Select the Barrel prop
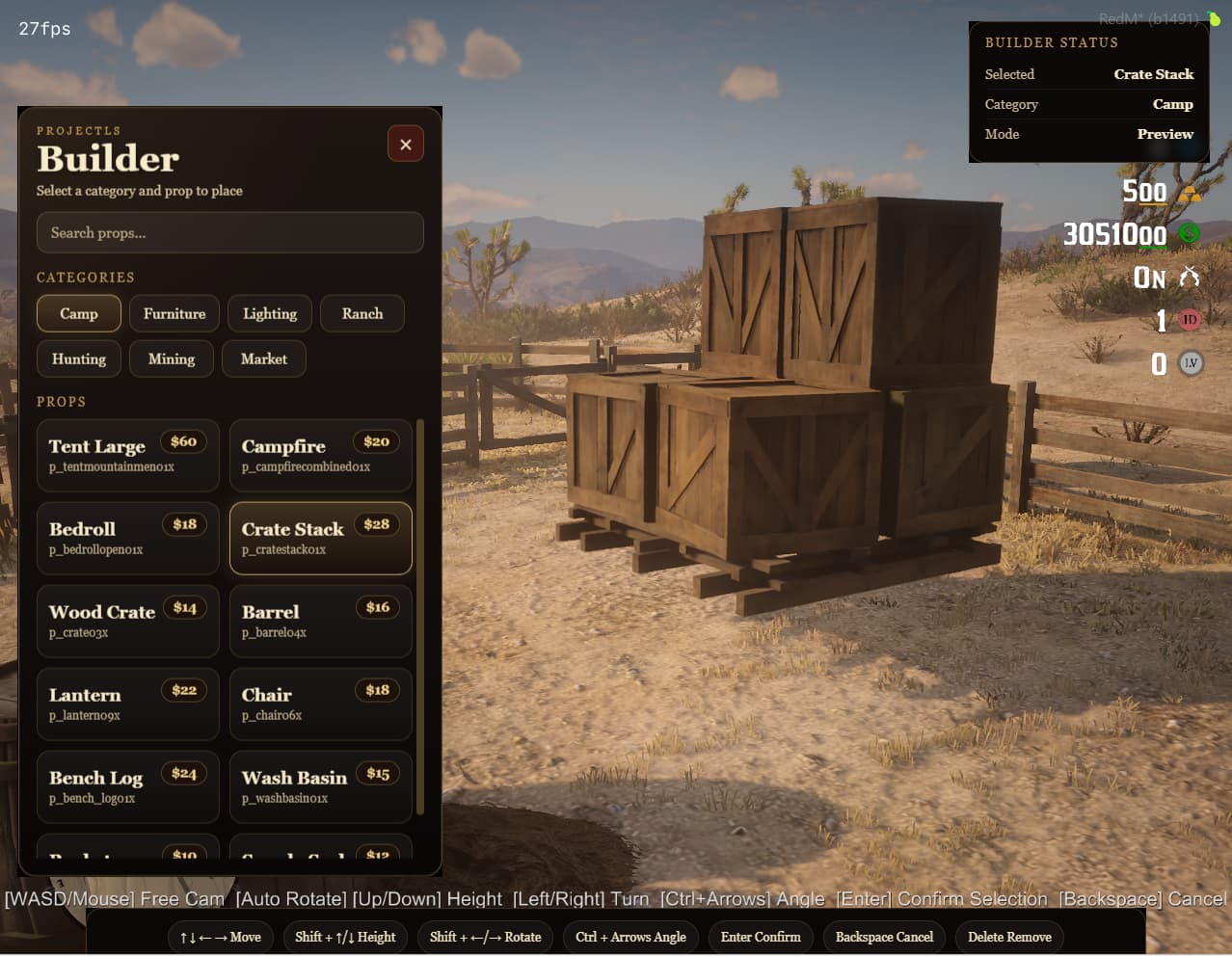1232x956 pixels. (x=320, y=622)
